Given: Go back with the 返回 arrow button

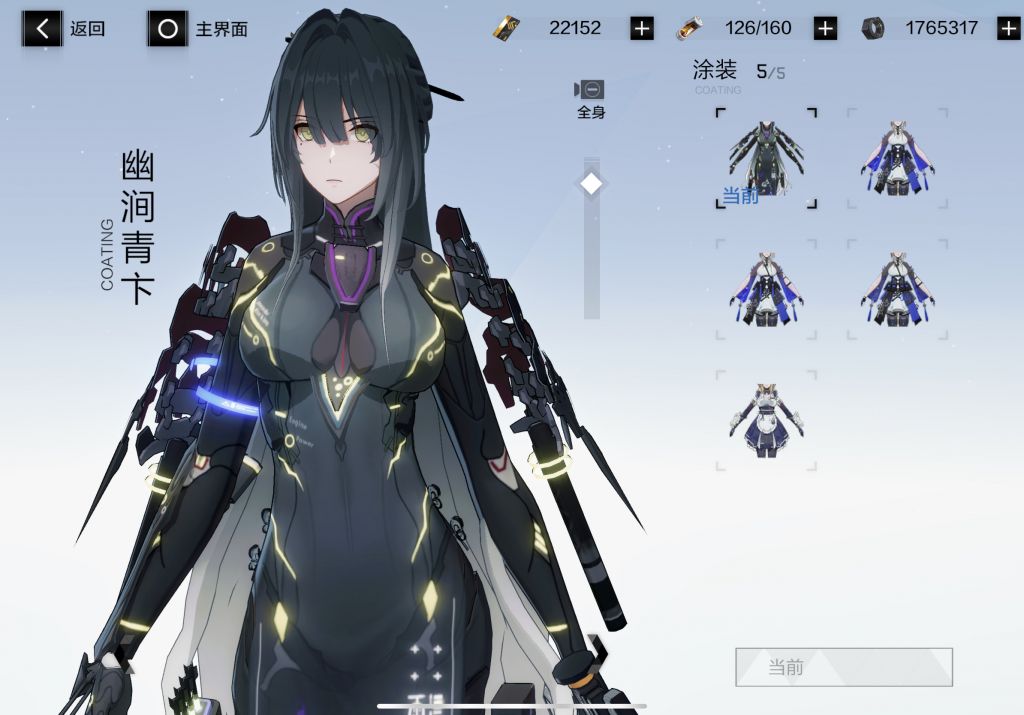Looking at the screenshot, I should click(x=42, y=29).
